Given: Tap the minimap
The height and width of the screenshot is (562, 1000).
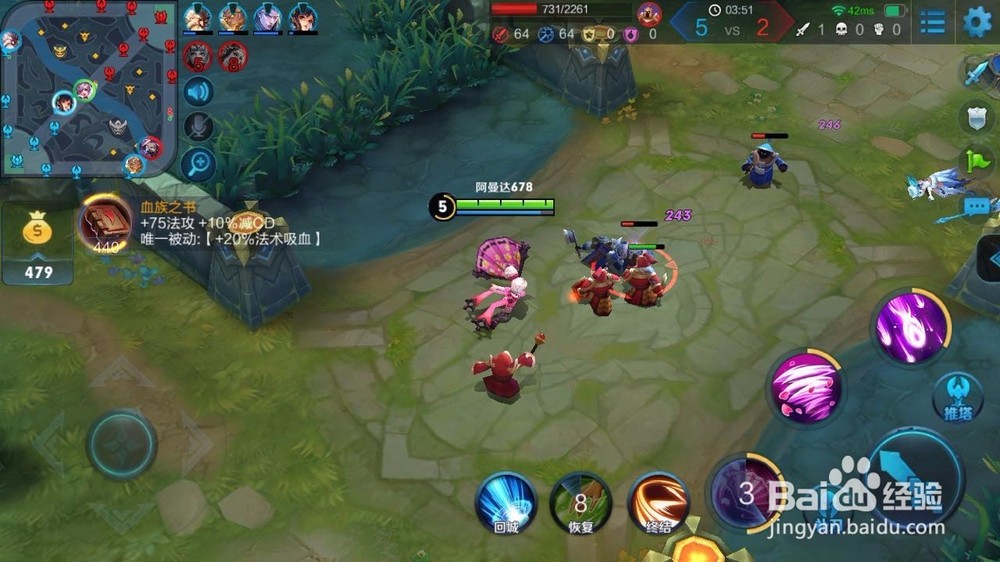Looking at the screenshot, I should click(88, 88).
